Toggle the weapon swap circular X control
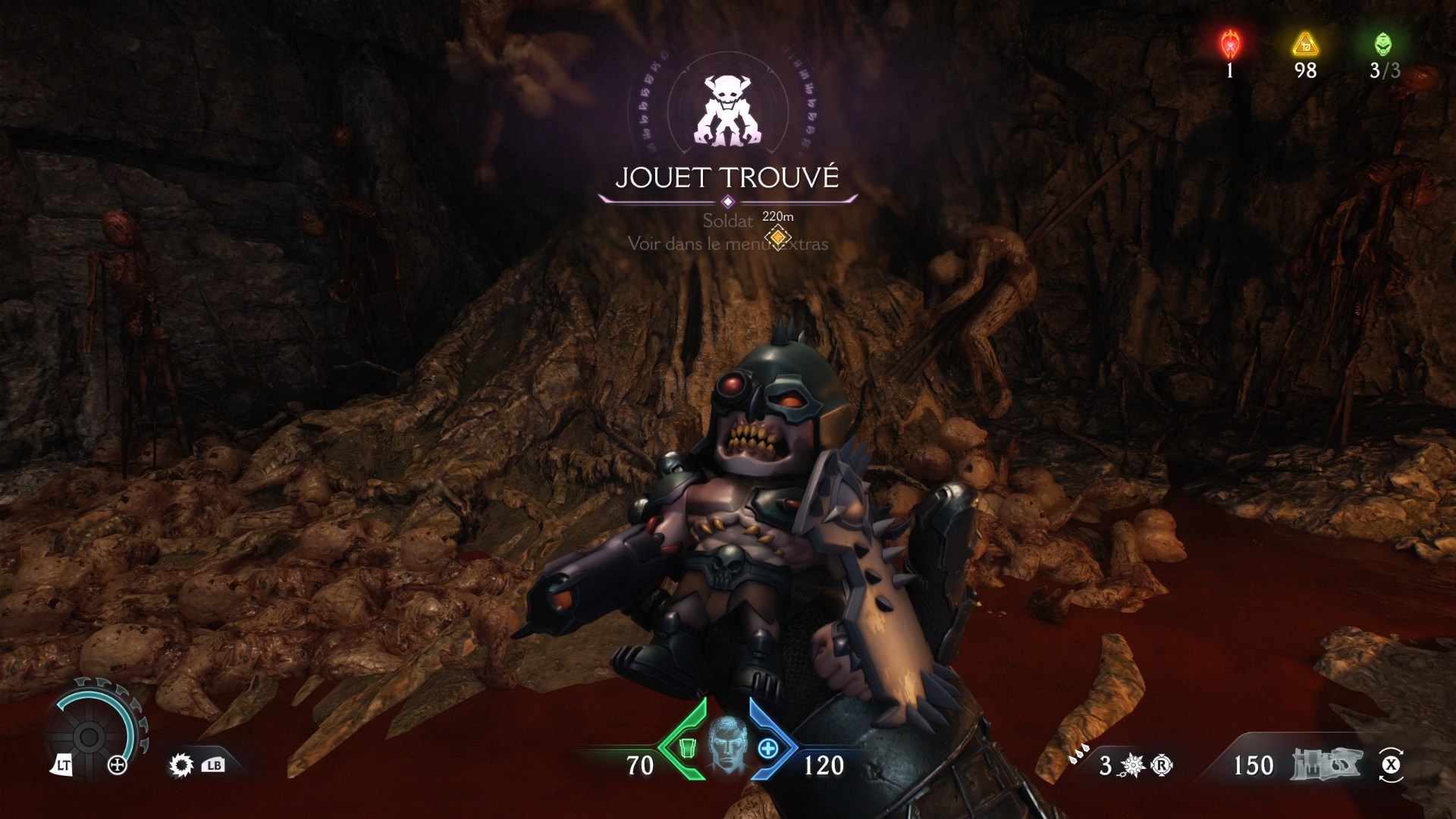1456x819 pixels. click(x=1391, y=766)
